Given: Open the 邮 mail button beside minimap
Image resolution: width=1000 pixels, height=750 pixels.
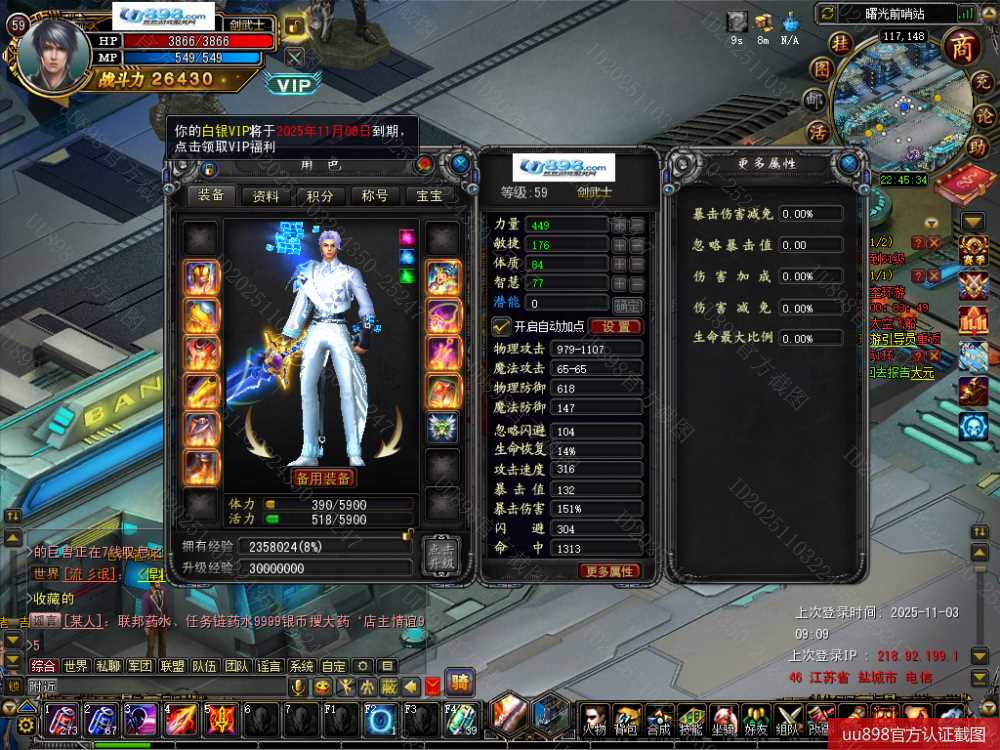Looking at the screenshot, I should 815,100.
